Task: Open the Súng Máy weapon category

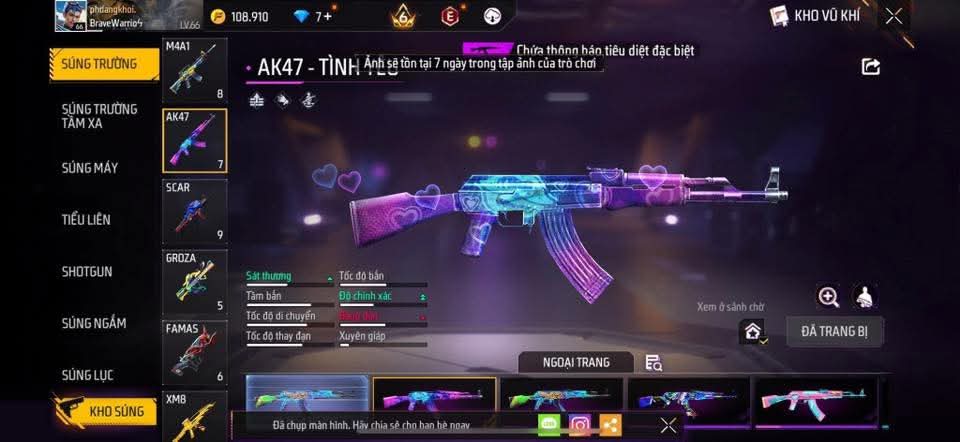Action: tap(90, 168)
